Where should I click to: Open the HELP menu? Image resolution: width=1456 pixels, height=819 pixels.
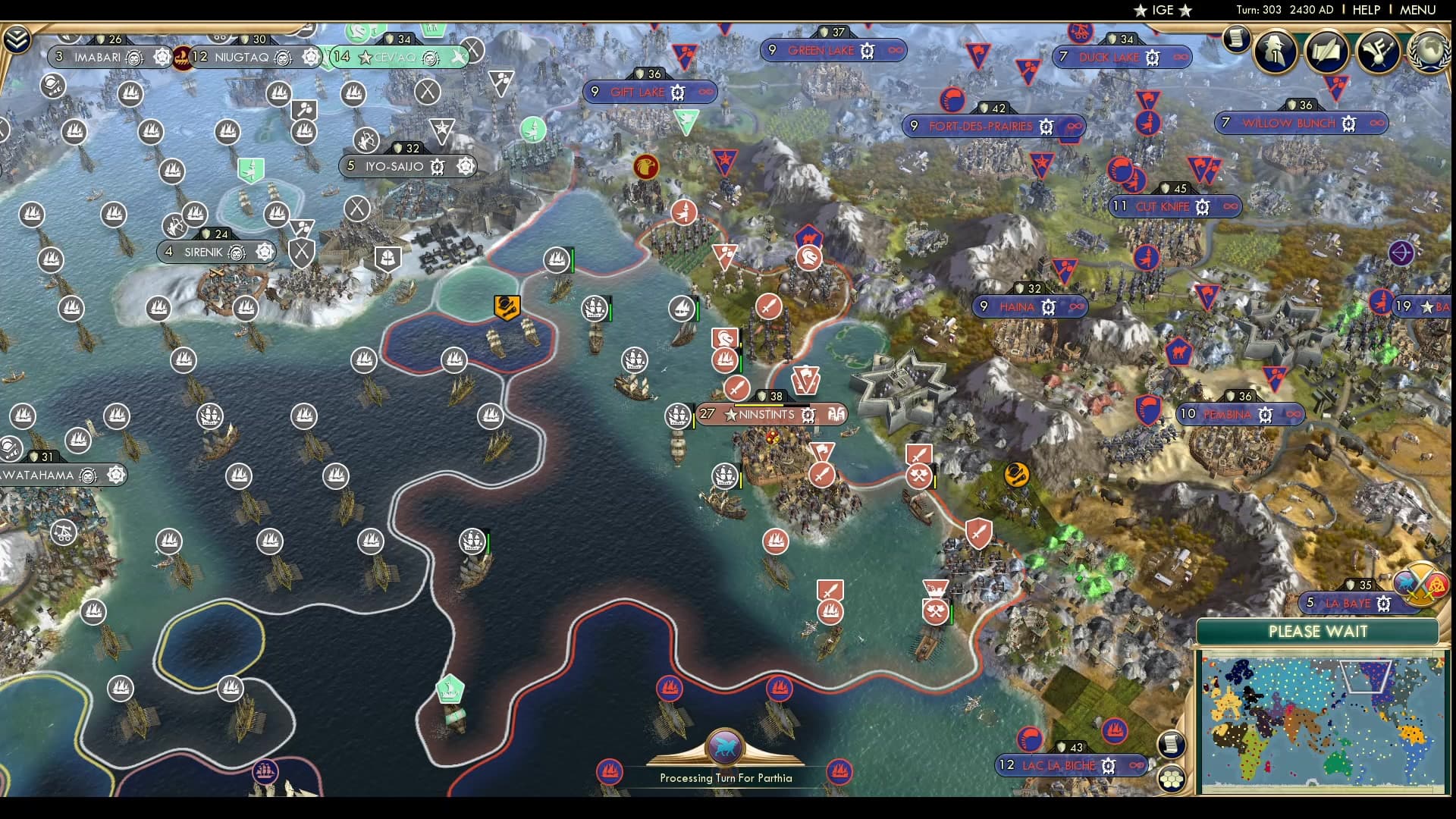click(1365, 10)
